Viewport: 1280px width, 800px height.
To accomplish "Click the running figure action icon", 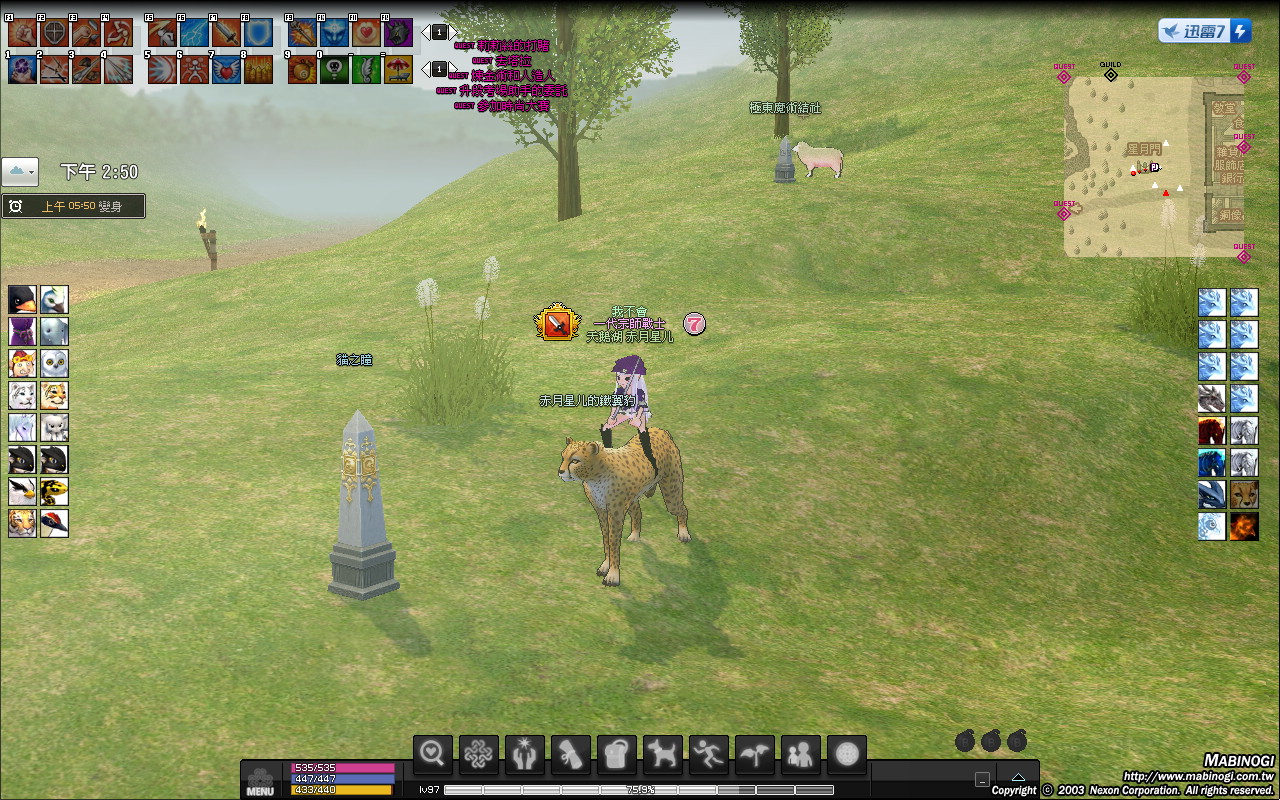I will point(709,754).
